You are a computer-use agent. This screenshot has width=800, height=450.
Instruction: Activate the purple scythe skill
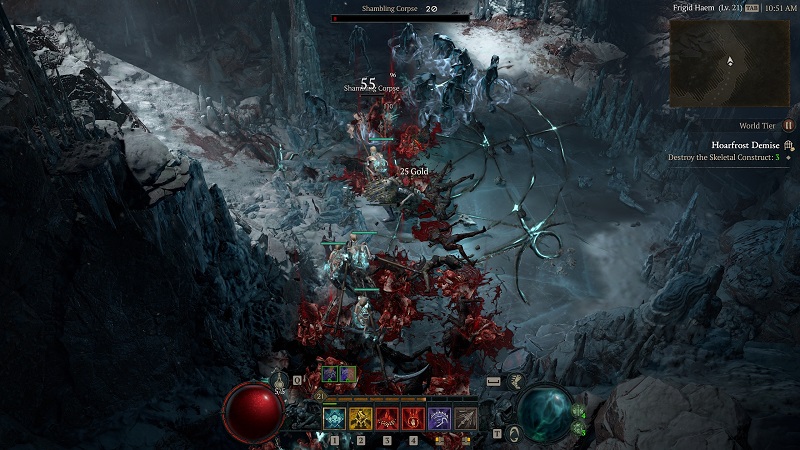439,418
